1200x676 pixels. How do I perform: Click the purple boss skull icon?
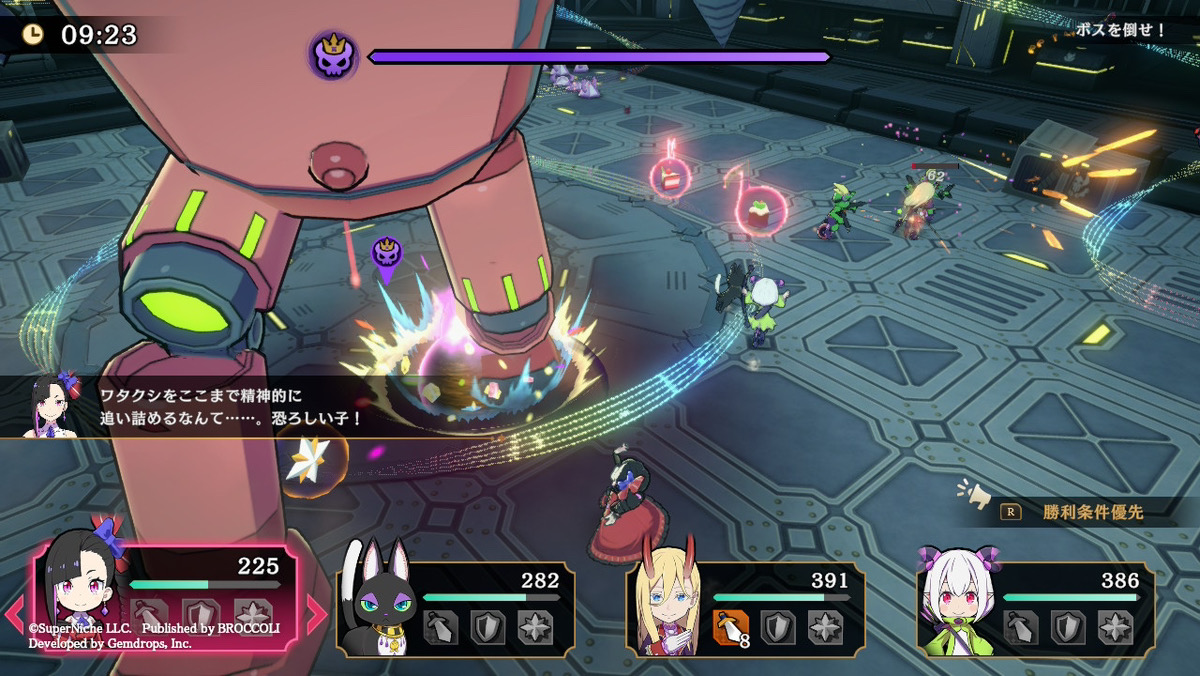click(333, 56)
